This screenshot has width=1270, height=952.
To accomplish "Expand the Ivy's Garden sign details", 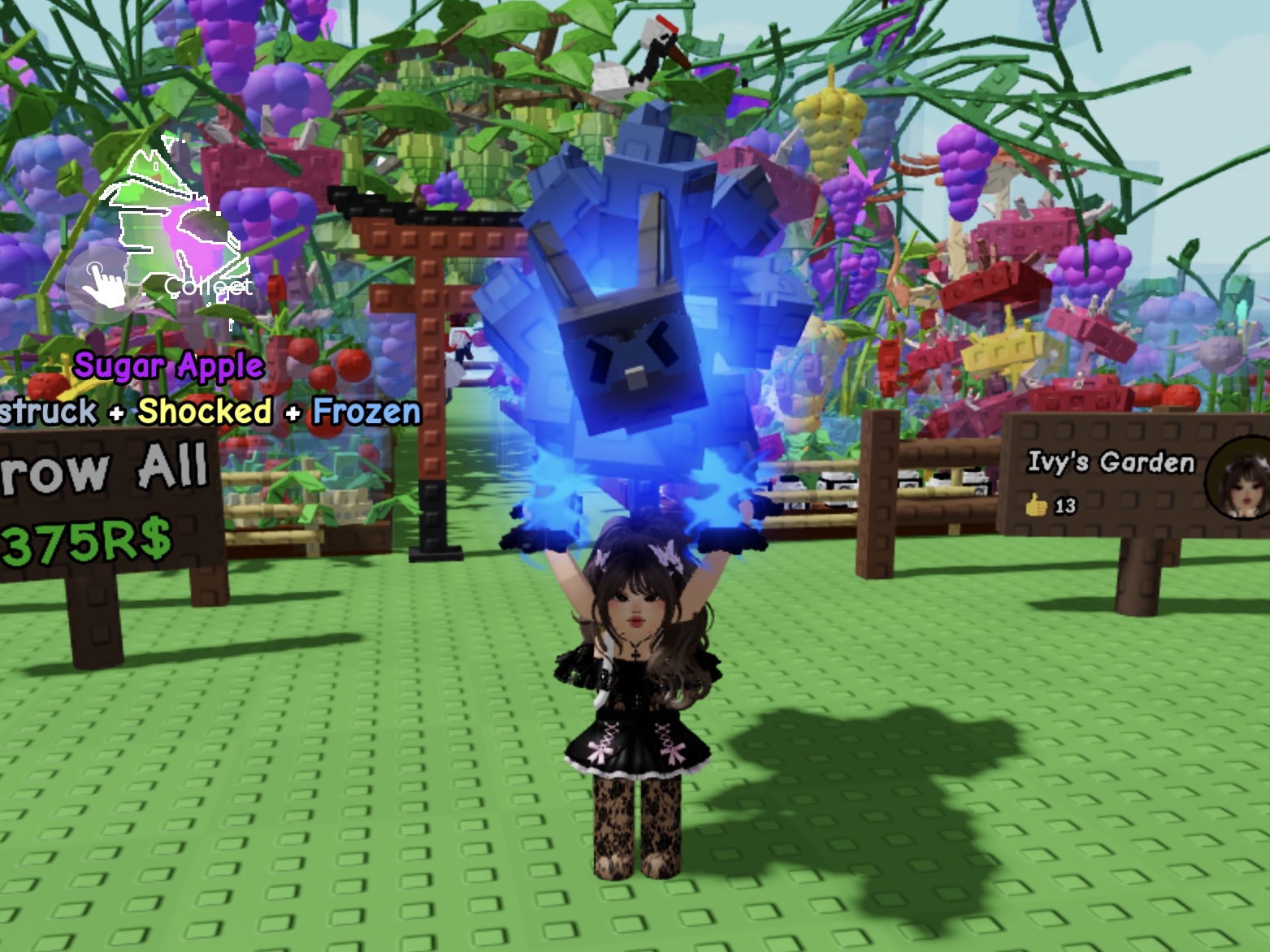I will 1105,487.
